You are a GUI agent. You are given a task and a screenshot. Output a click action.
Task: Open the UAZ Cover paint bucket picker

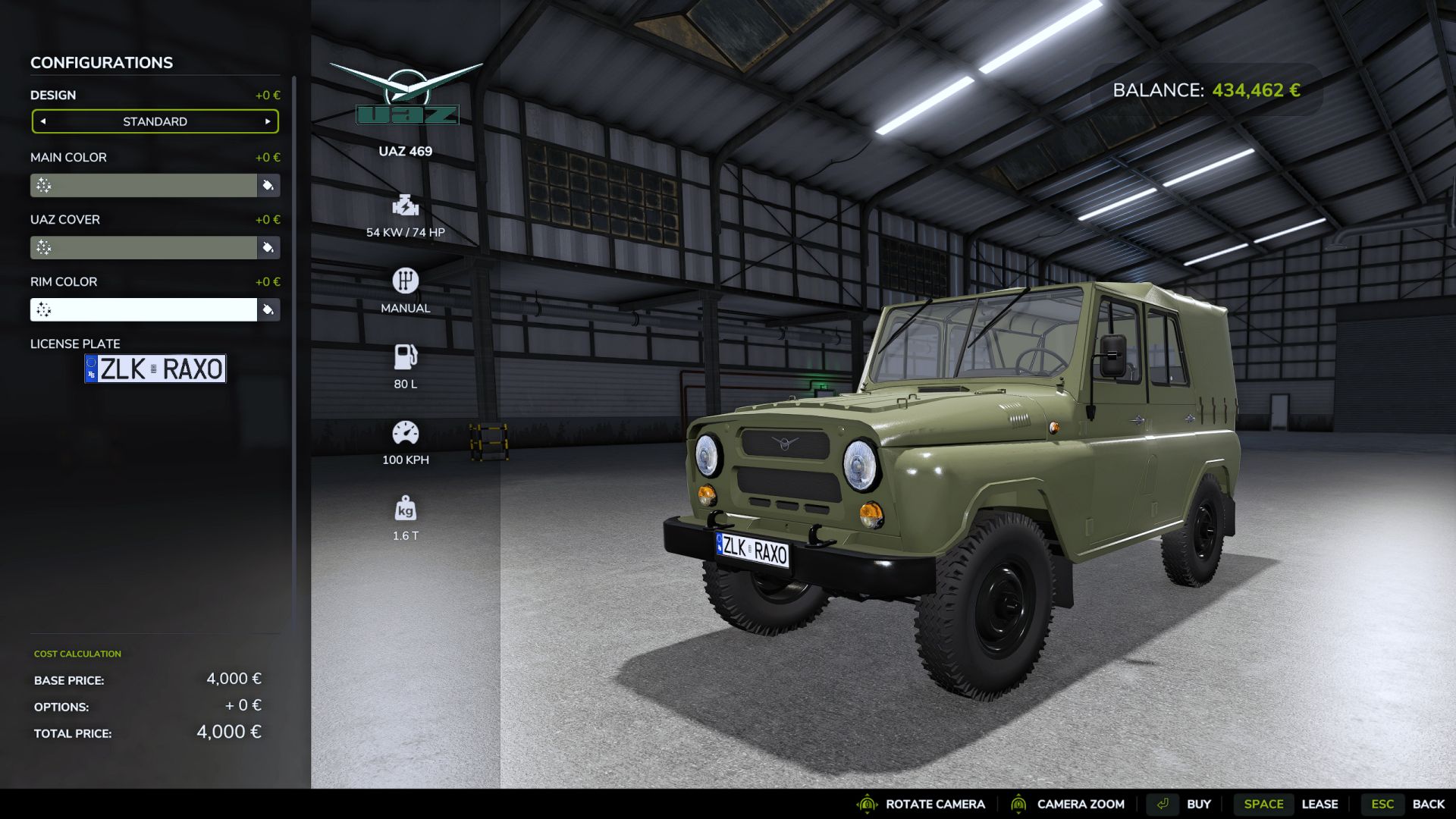tap(268, 247)
